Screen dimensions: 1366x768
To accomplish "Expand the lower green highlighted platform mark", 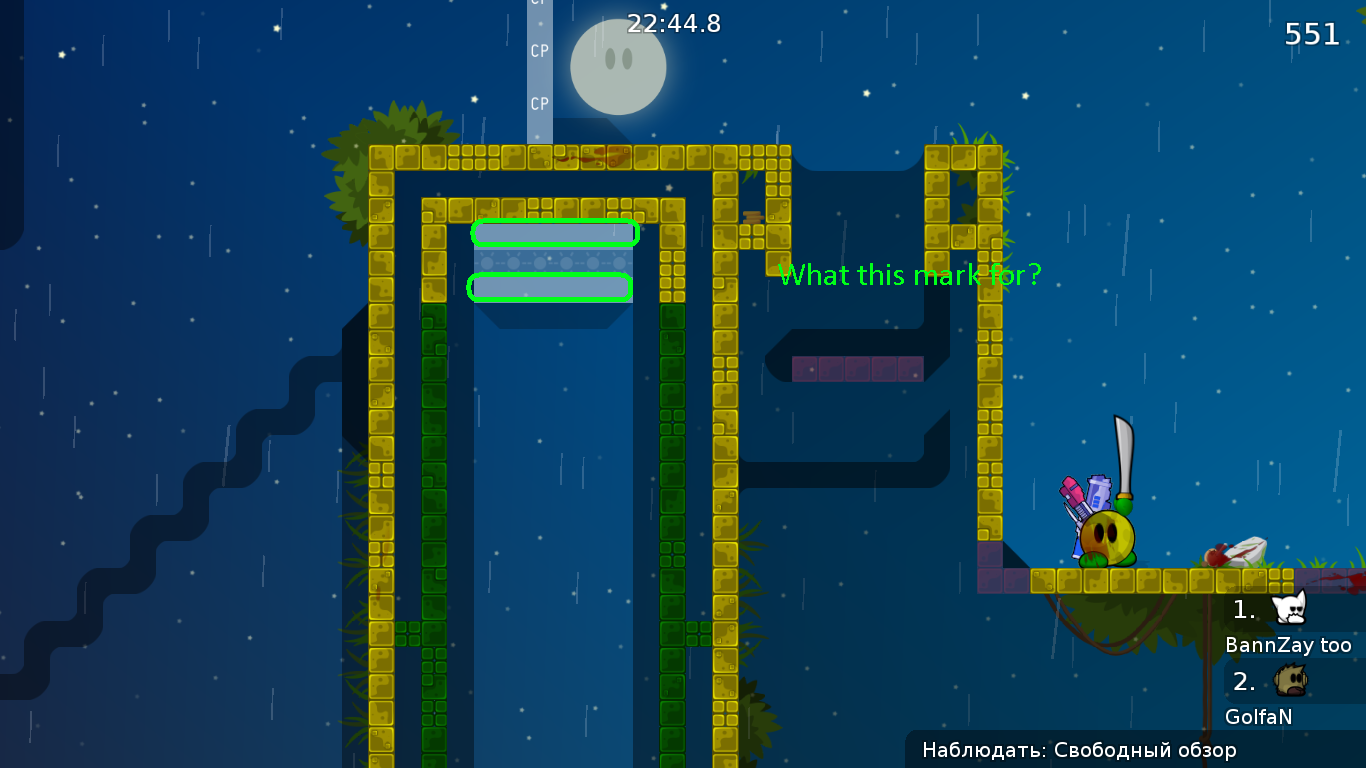I will (550, 287).
